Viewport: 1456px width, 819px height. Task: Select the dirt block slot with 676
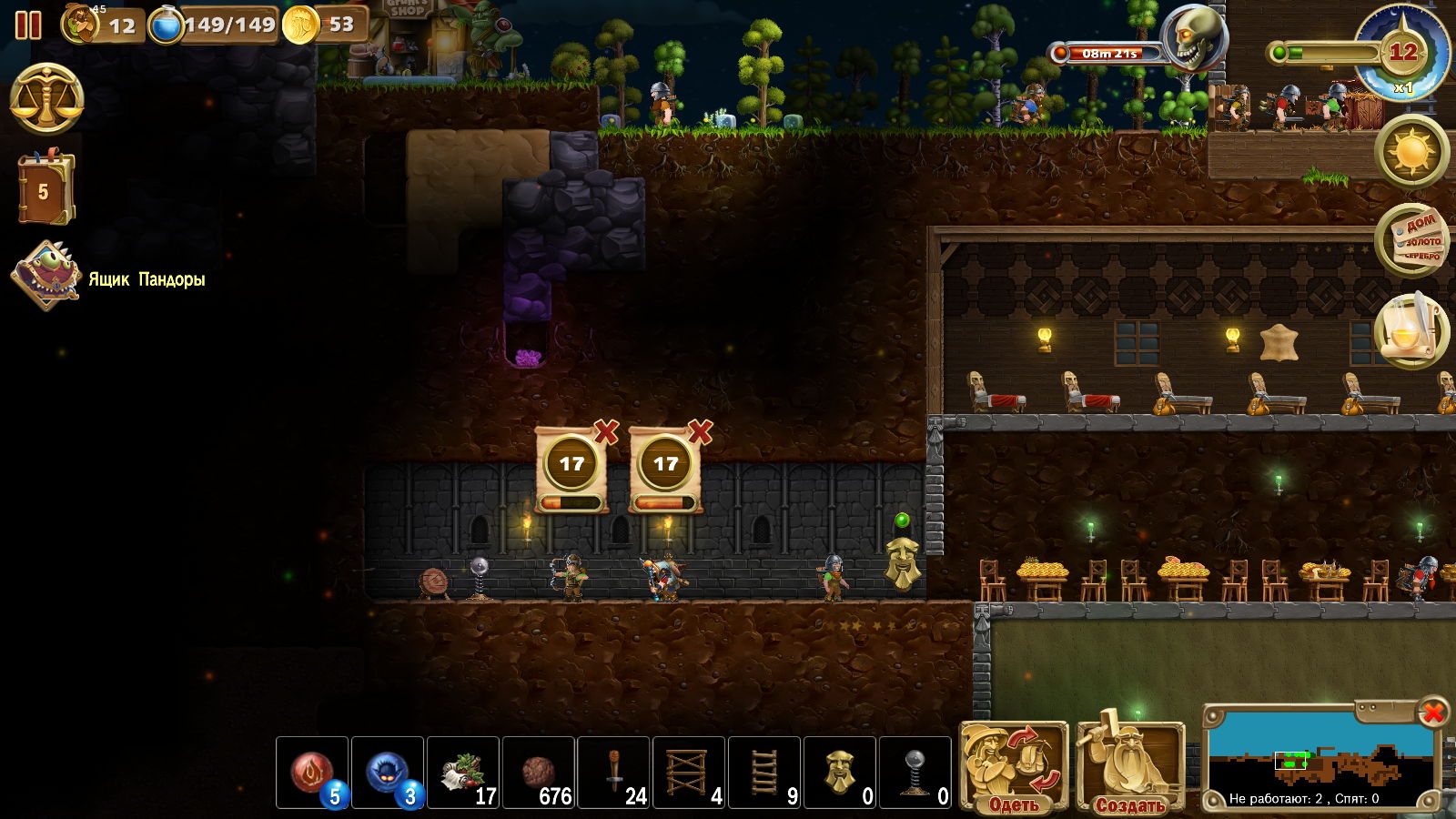coord(539,773)
